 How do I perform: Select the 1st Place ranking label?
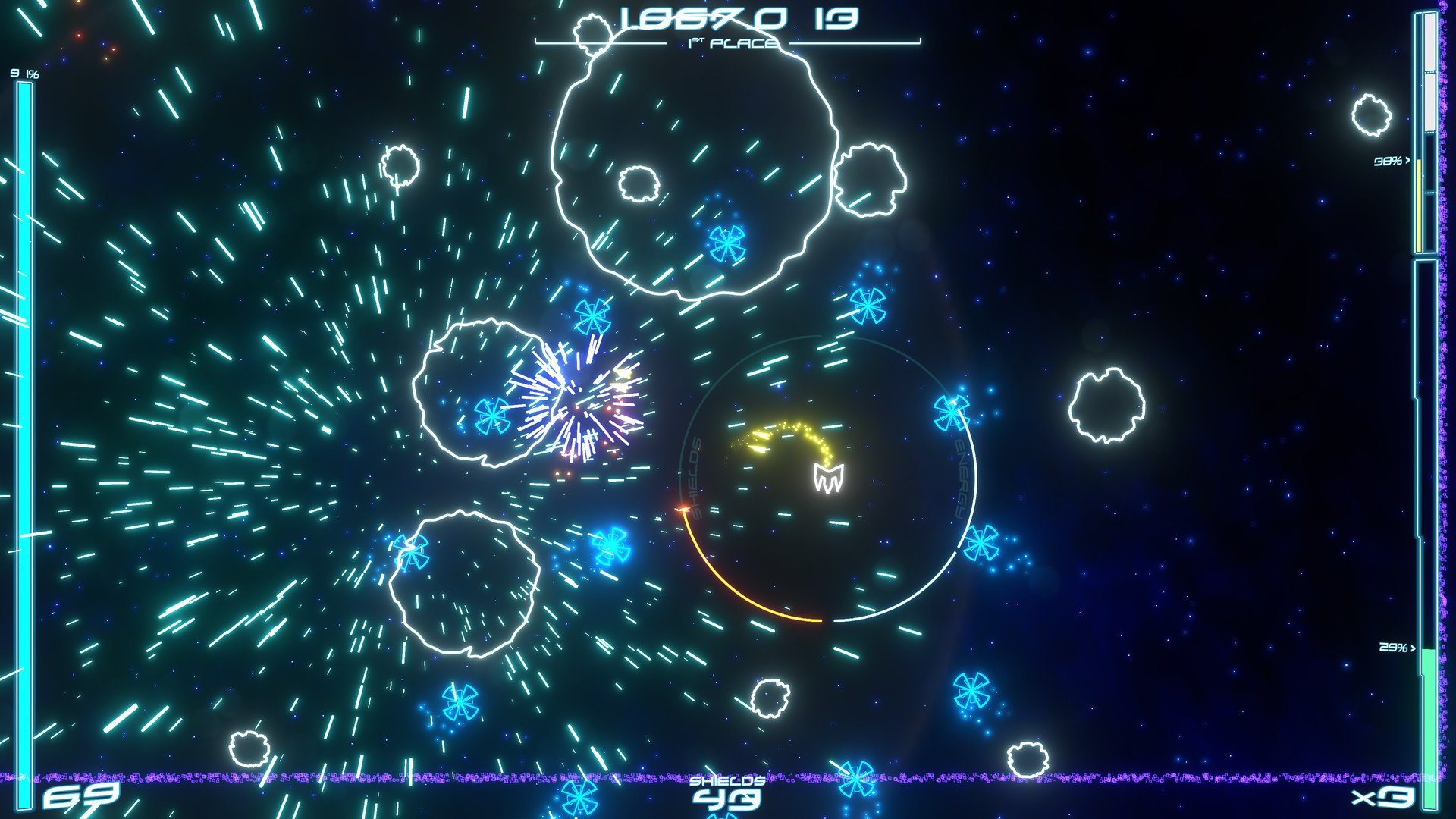[730, 42]
